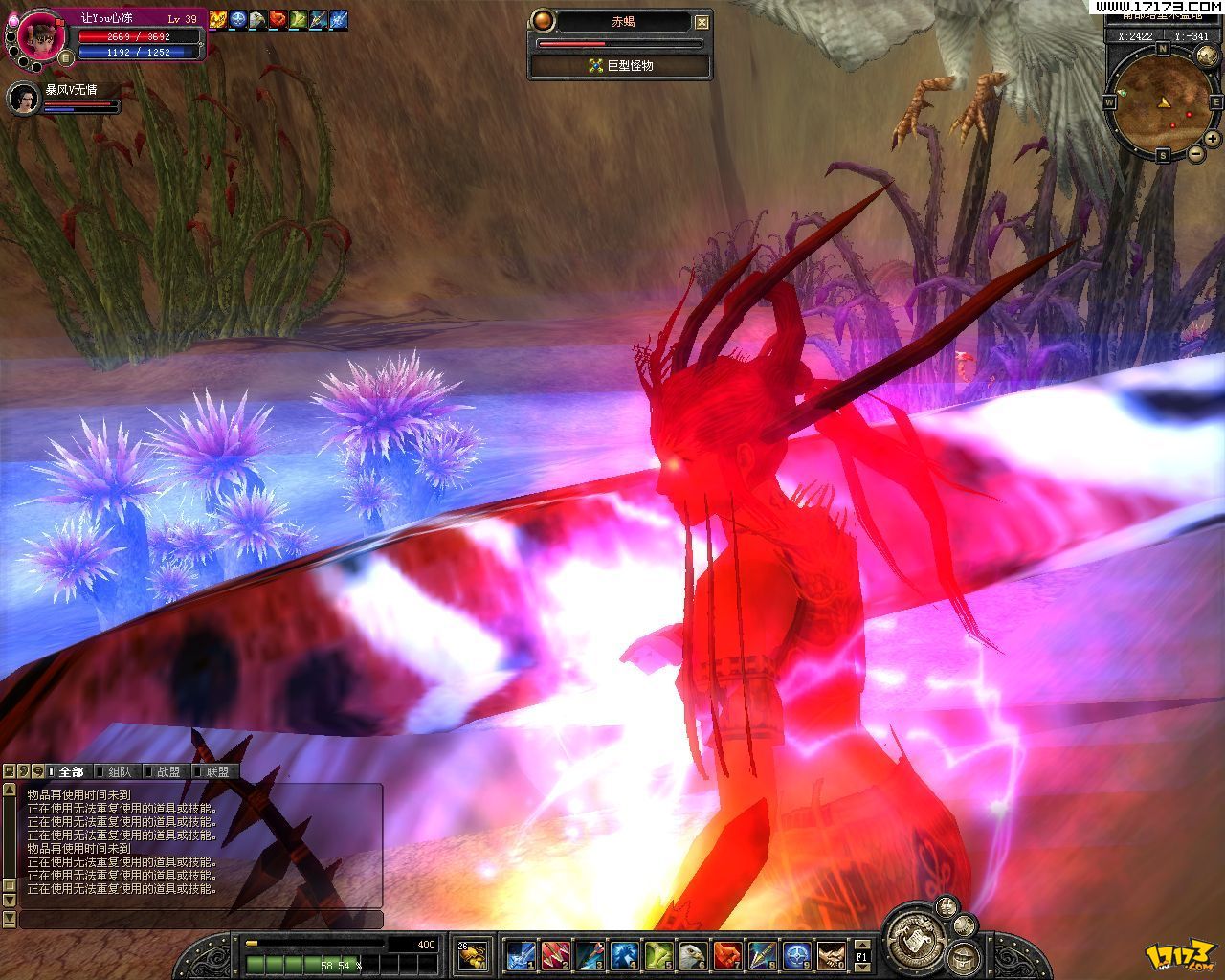Switch to the 組队 chat tab
Image resolution: width=1225 pixels, height=980 pixels.
coord(121,771)
